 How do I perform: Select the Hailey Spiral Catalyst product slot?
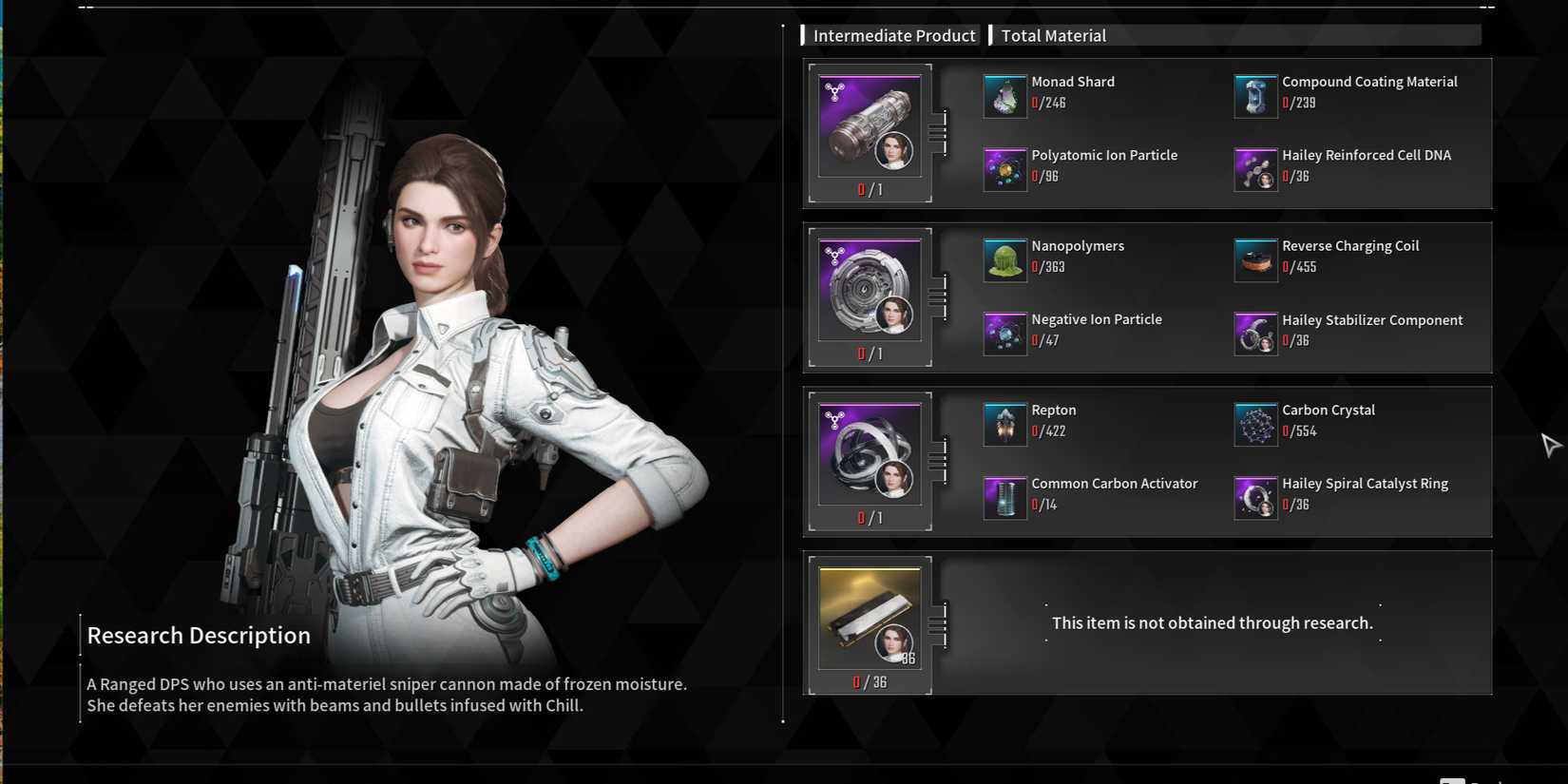point(870,454)
